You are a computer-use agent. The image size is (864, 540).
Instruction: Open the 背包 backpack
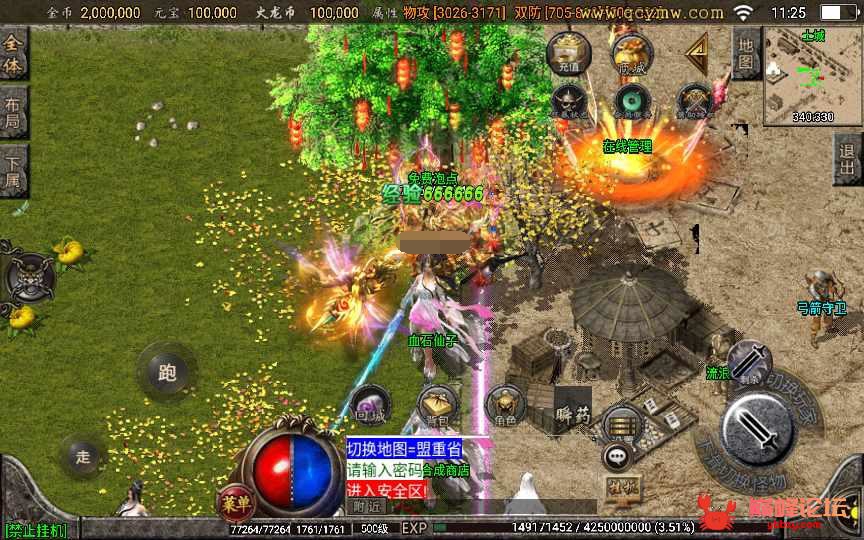pyautogui.click(x=438, y=405)
